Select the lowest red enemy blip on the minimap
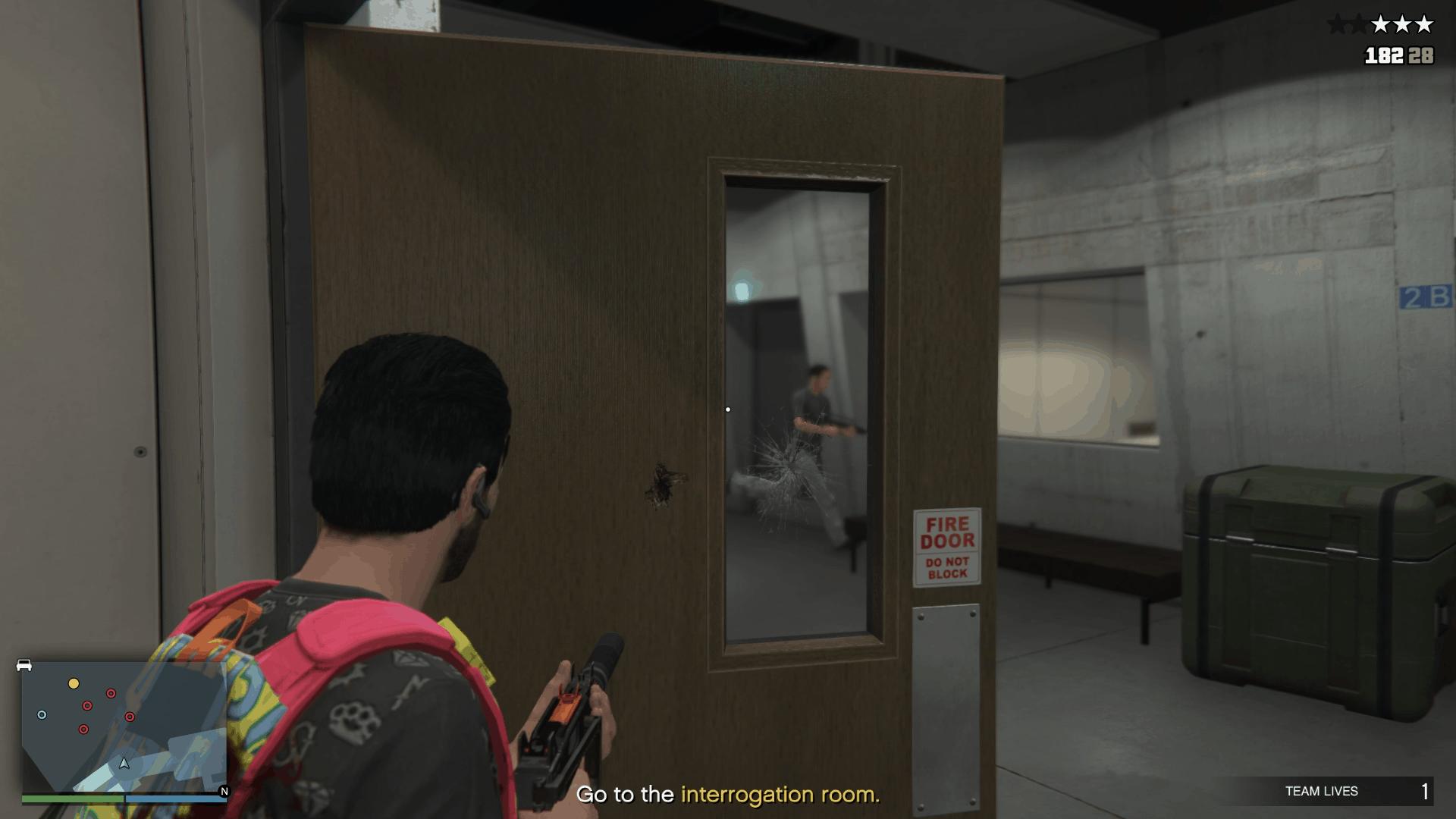1456x819 pixels. 84,729
